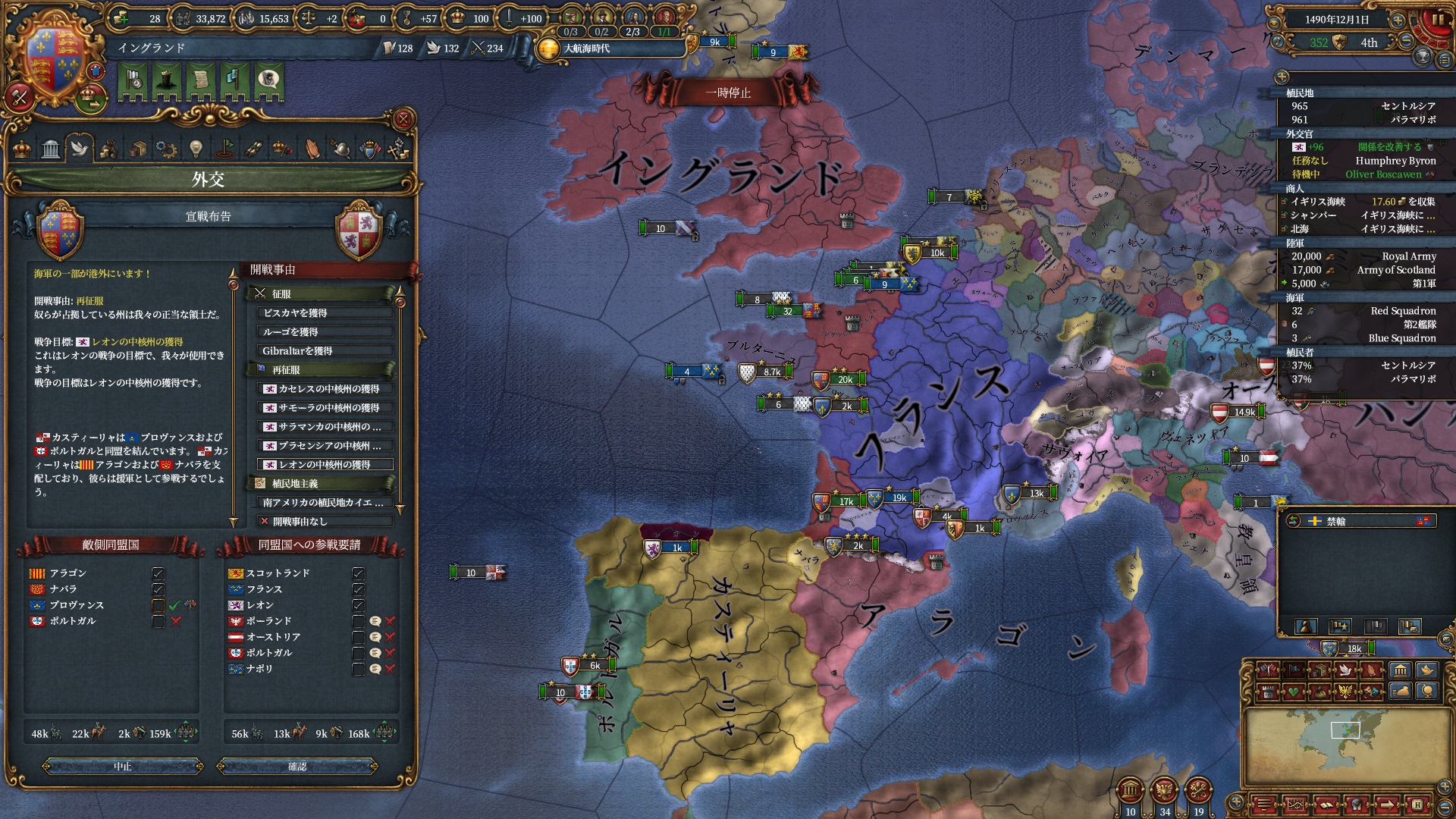Toggle the call-to-arms checkbox for スコットランド
The image size is (1456, 819).
click(359, 573)
